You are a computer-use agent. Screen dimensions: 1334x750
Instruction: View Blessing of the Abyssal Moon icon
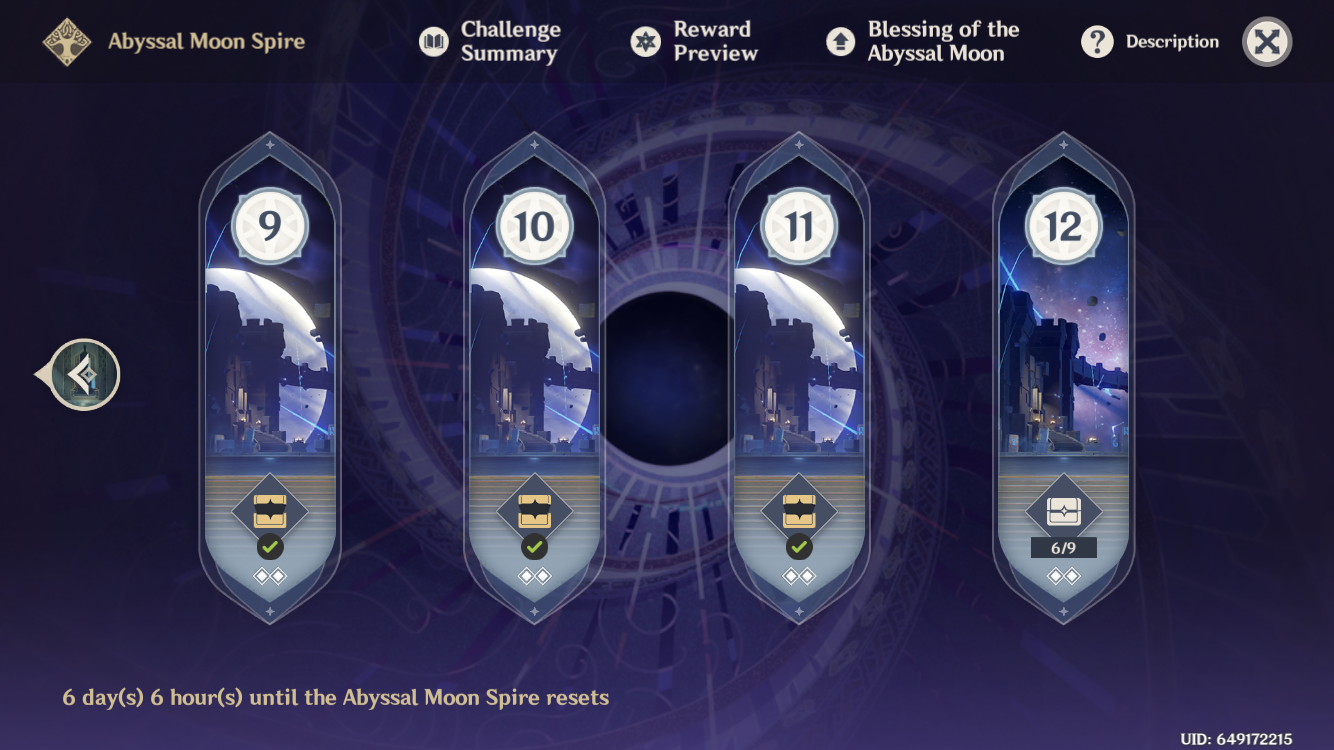(840, 42)
